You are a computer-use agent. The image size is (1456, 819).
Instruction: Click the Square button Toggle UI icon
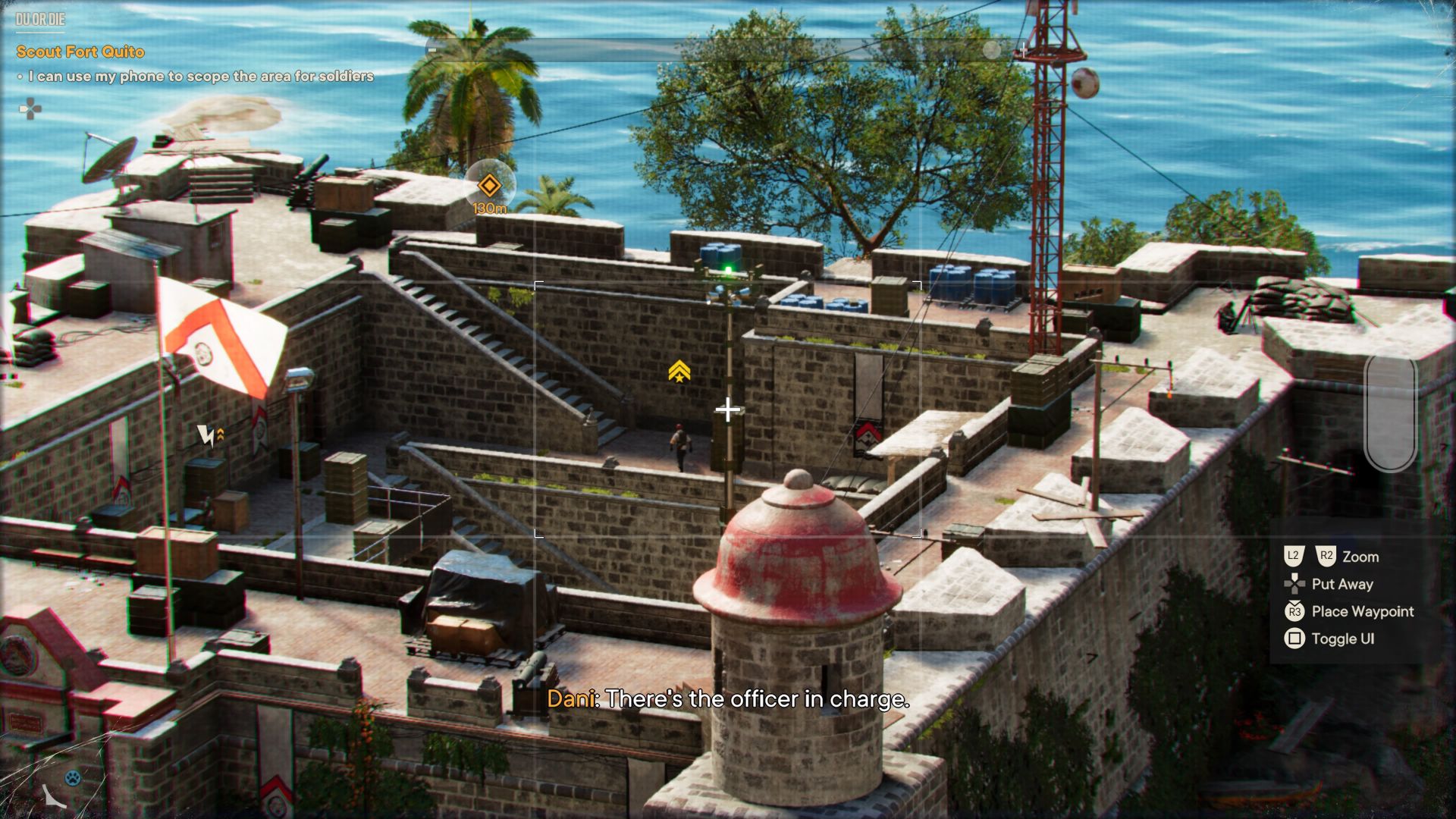coord(1294,639)
